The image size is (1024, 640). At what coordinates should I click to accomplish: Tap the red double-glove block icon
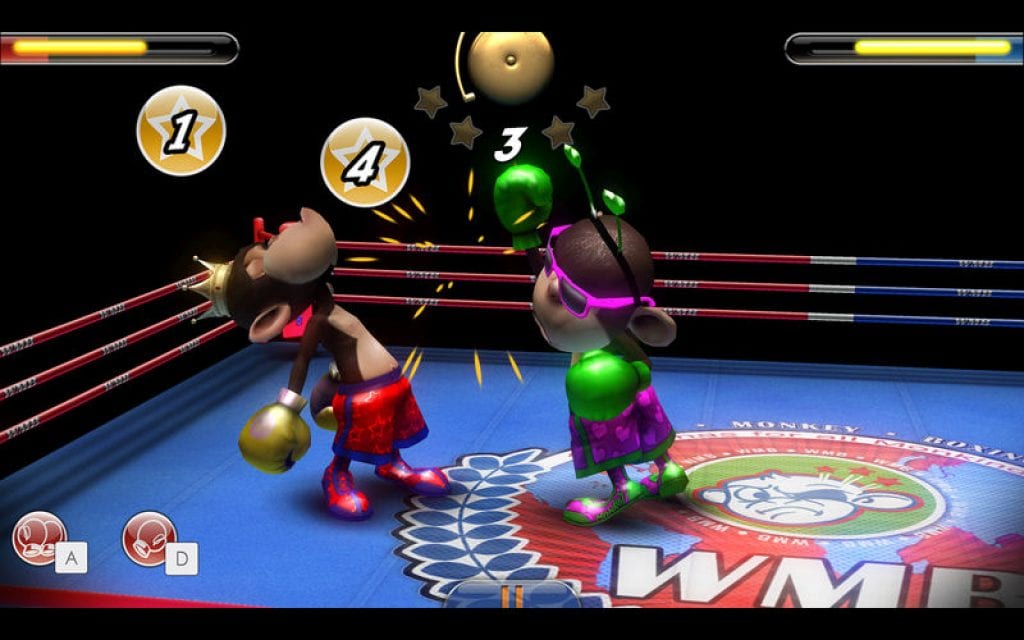[38, 537]
